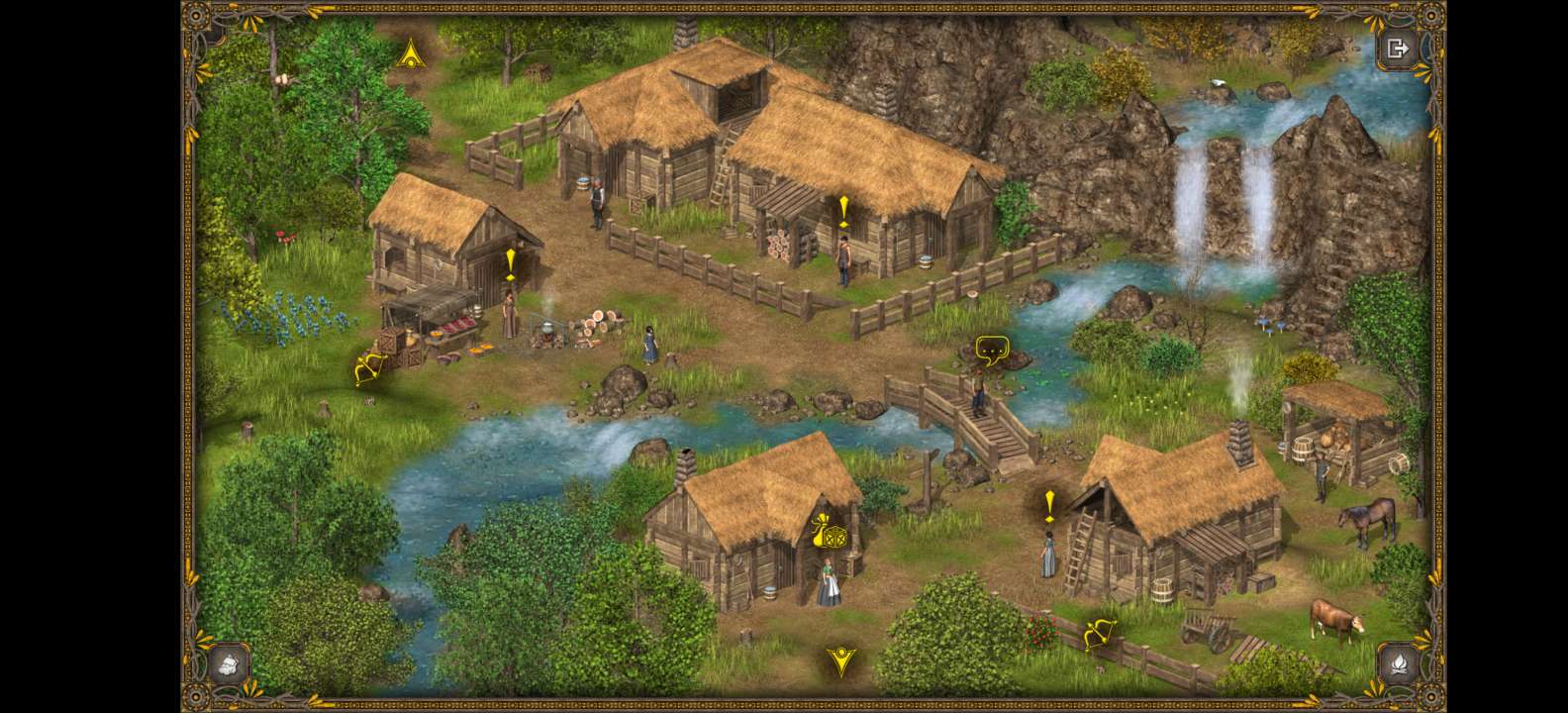Follow the yellow upward travel arrow
Image resolution: width=1568 pixels, height=713 pixels.
coord(410,53)
